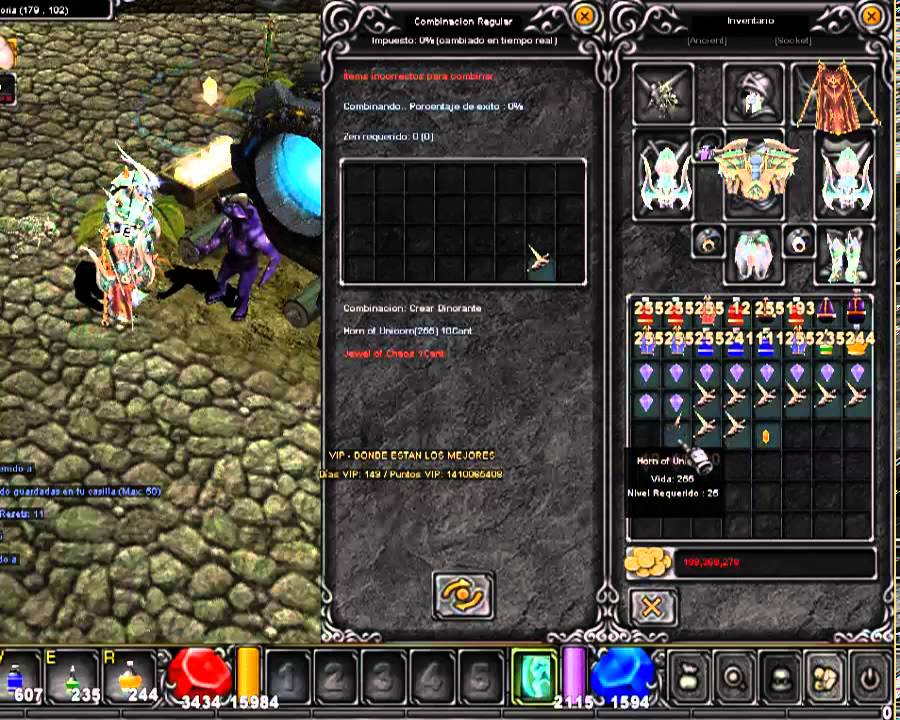This screenshot has width=900, height=720.
Task: Select the equipped helmet slot
Action: 752,93
